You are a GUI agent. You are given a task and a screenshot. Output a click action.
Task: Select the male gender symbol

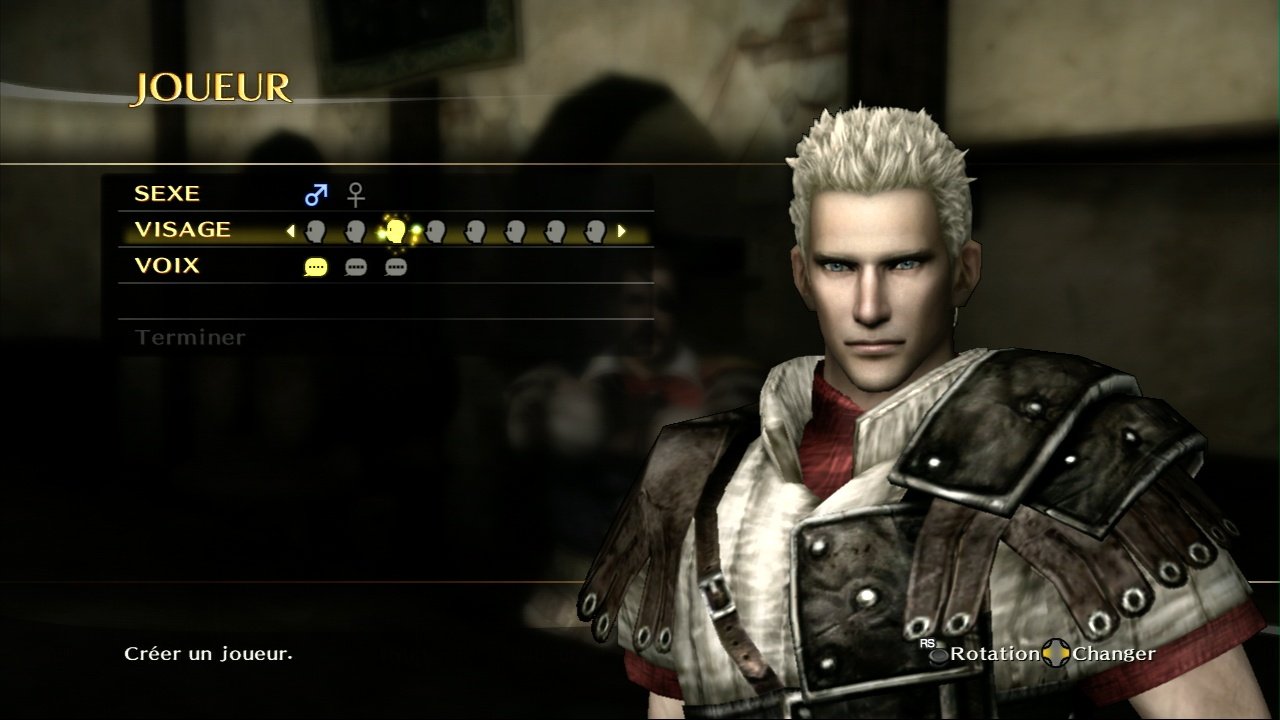316,194
